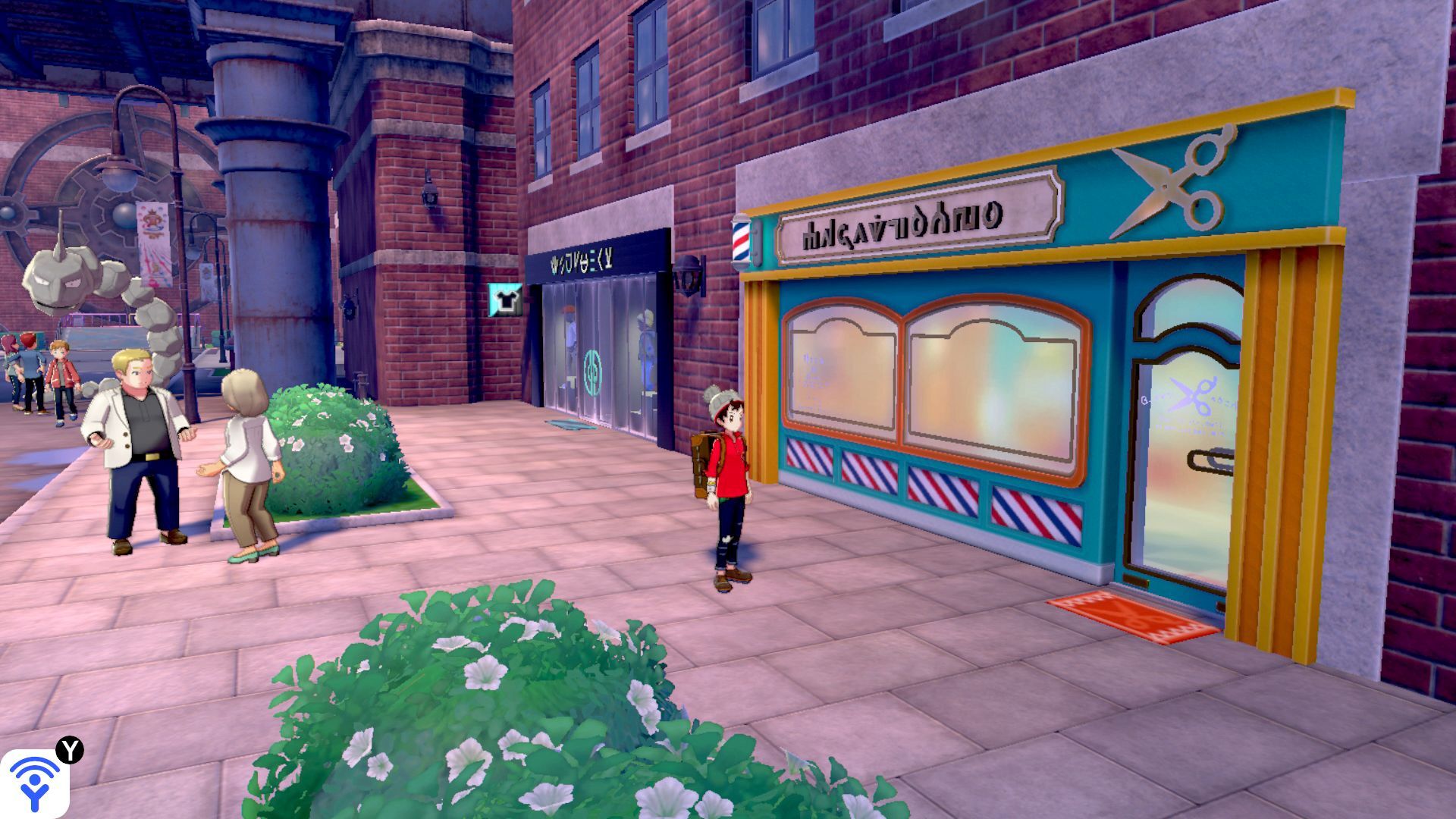Open the Y-Comm wireless icon
The height and width of the screenshot is (819, 1456).
[x=34, y=783]
